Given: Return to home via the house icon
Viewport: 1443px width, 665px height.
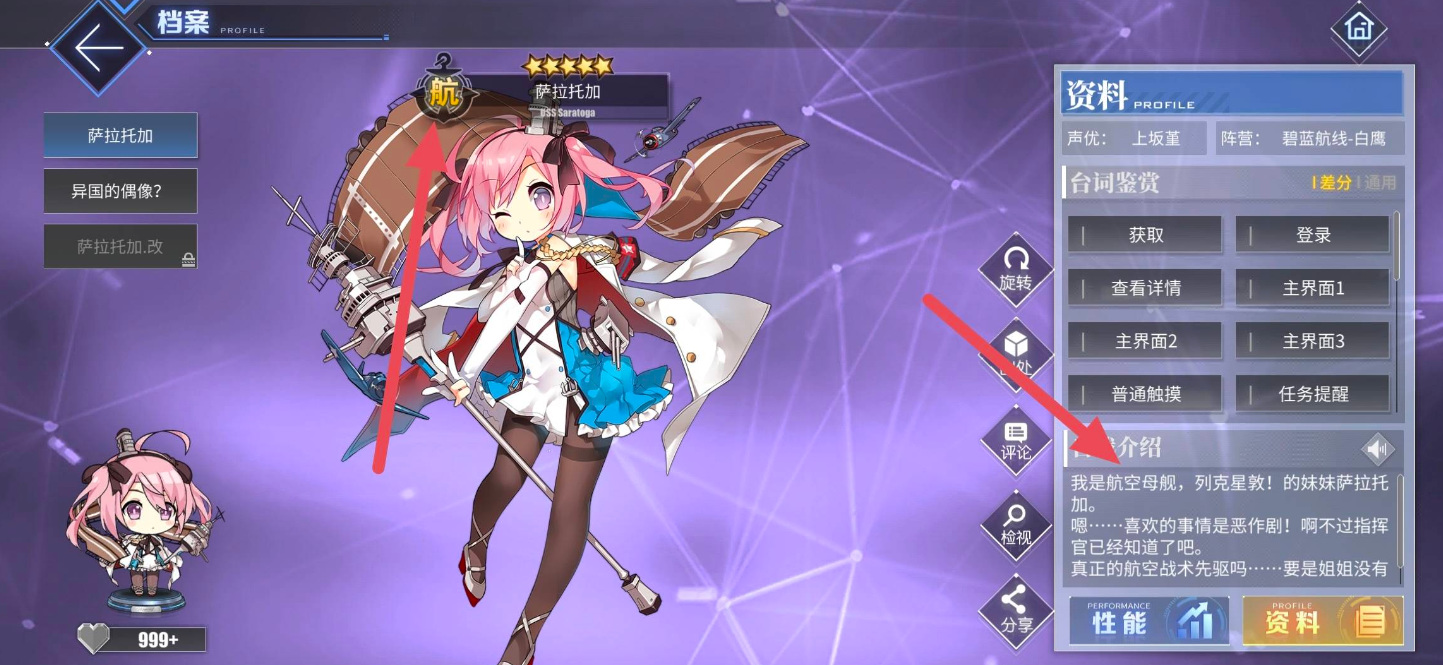Looking at the screenshot, I should click(1359, 28).
